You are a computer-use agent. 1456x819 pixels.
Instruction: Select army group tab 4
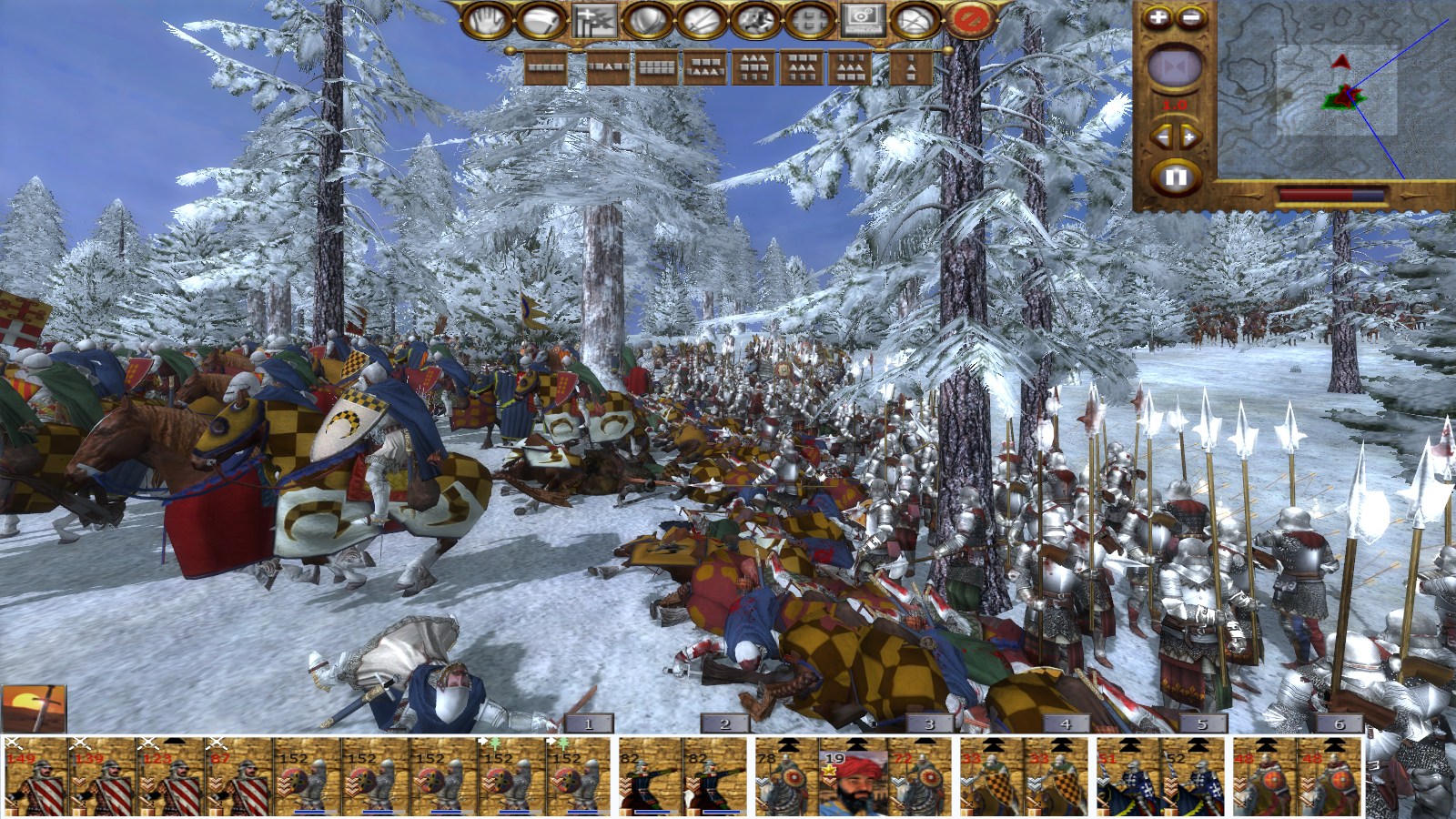pyautogui.click(x=1066, y=724)
